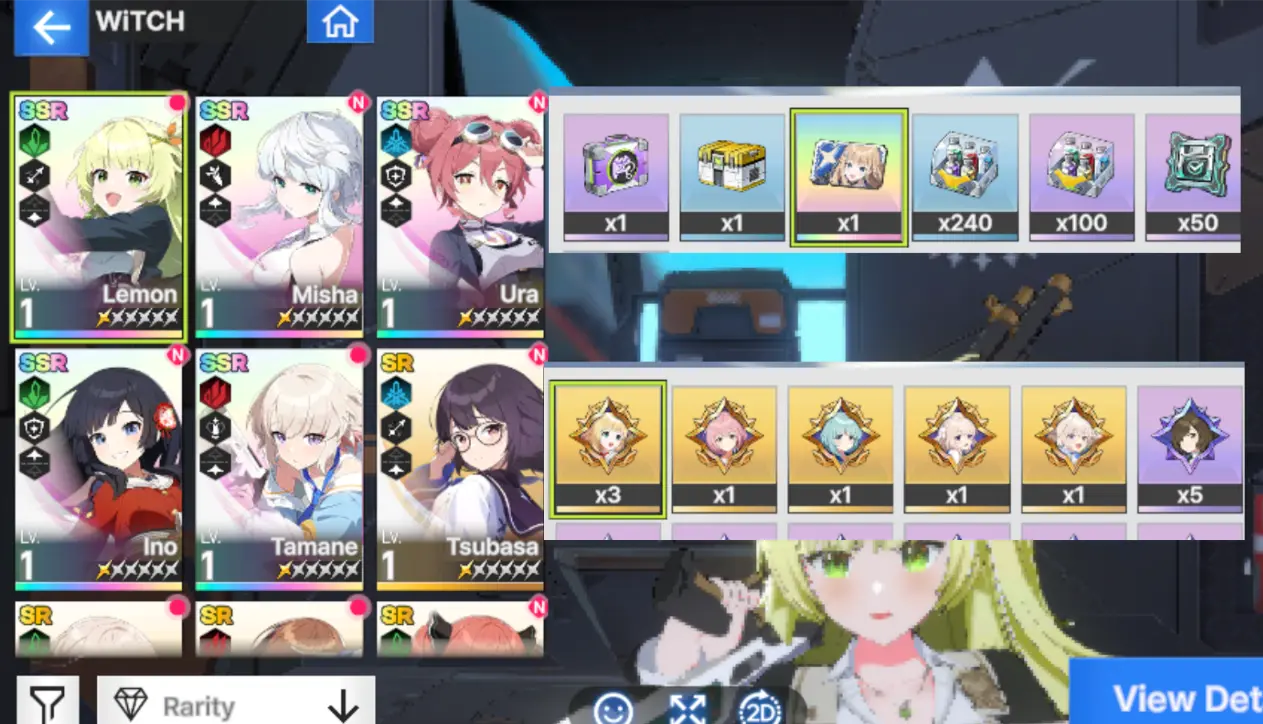Select the x100 potion crate item

[1082, 177]
